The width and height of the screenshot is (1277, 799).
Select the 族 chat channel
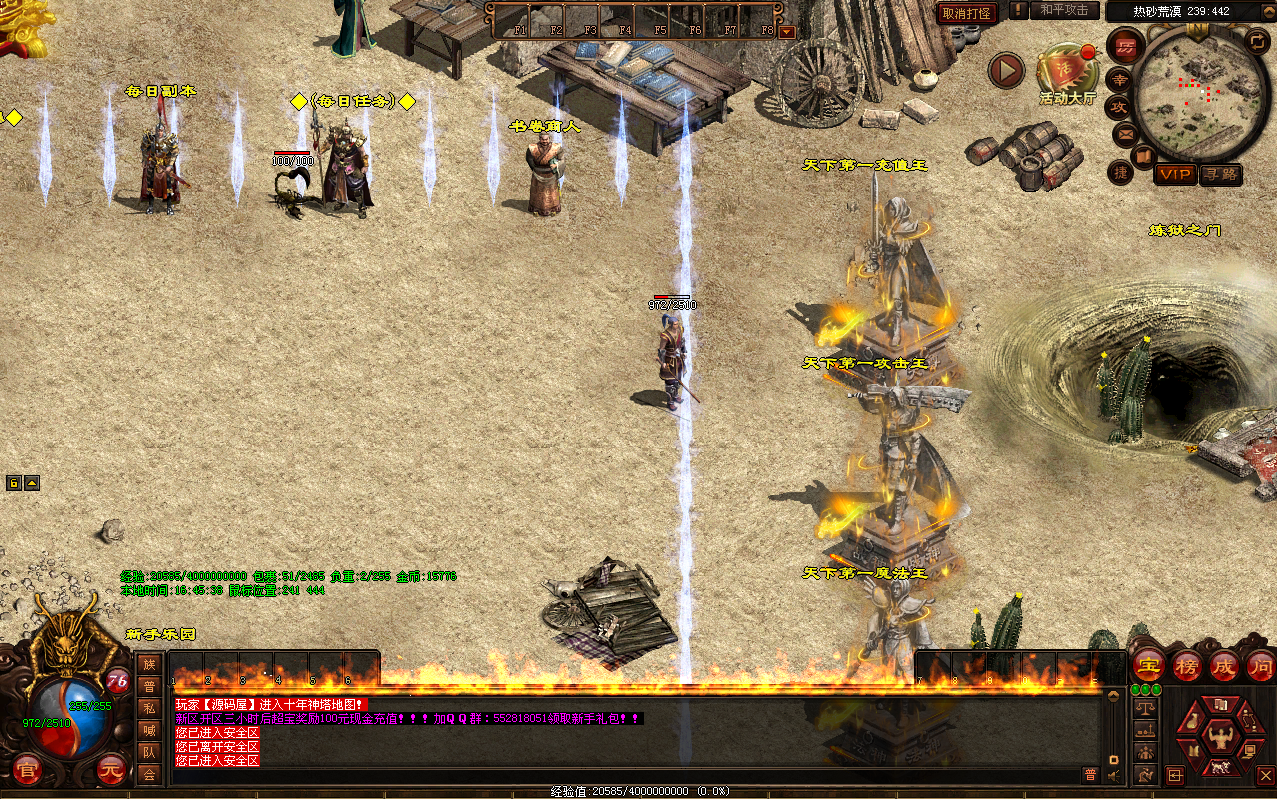pyautogui.click(x=149, y=664)
